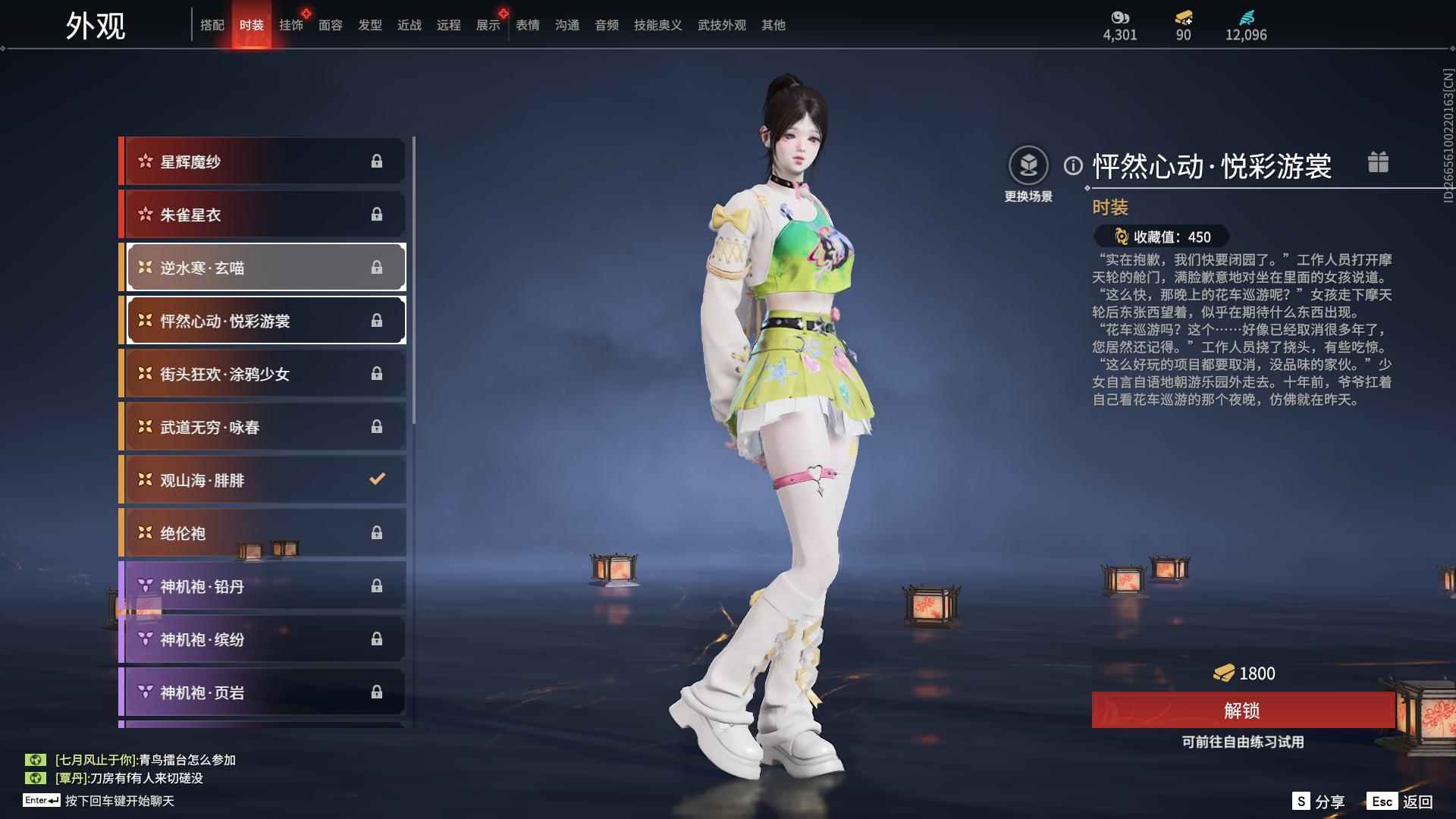Switch to the 面容 tab
The height and width of the screenshot is (819, 1456).
coord(331,25)
